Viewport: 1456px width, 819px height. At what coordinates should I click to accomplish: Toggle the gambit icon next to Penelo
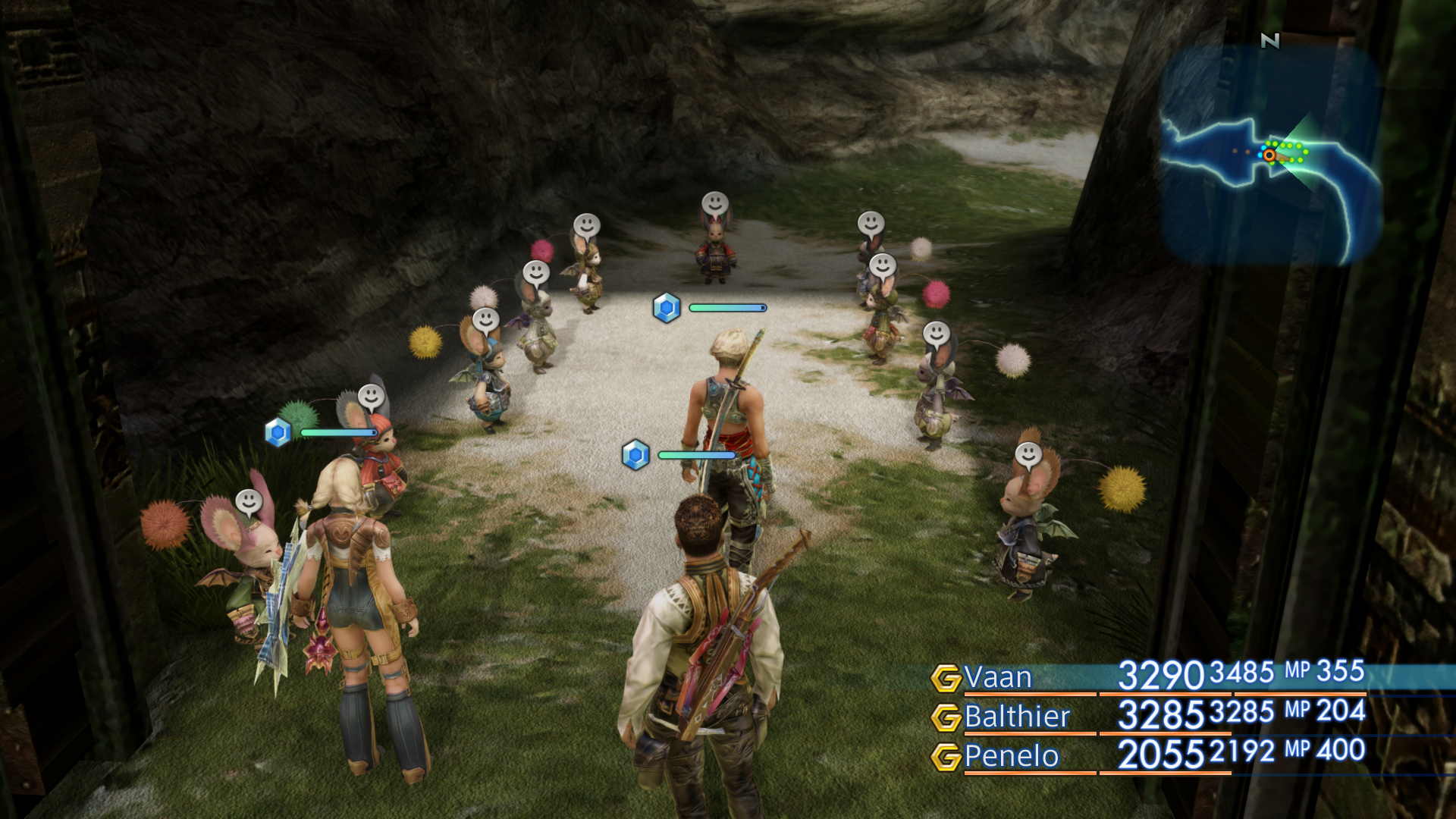946,757
